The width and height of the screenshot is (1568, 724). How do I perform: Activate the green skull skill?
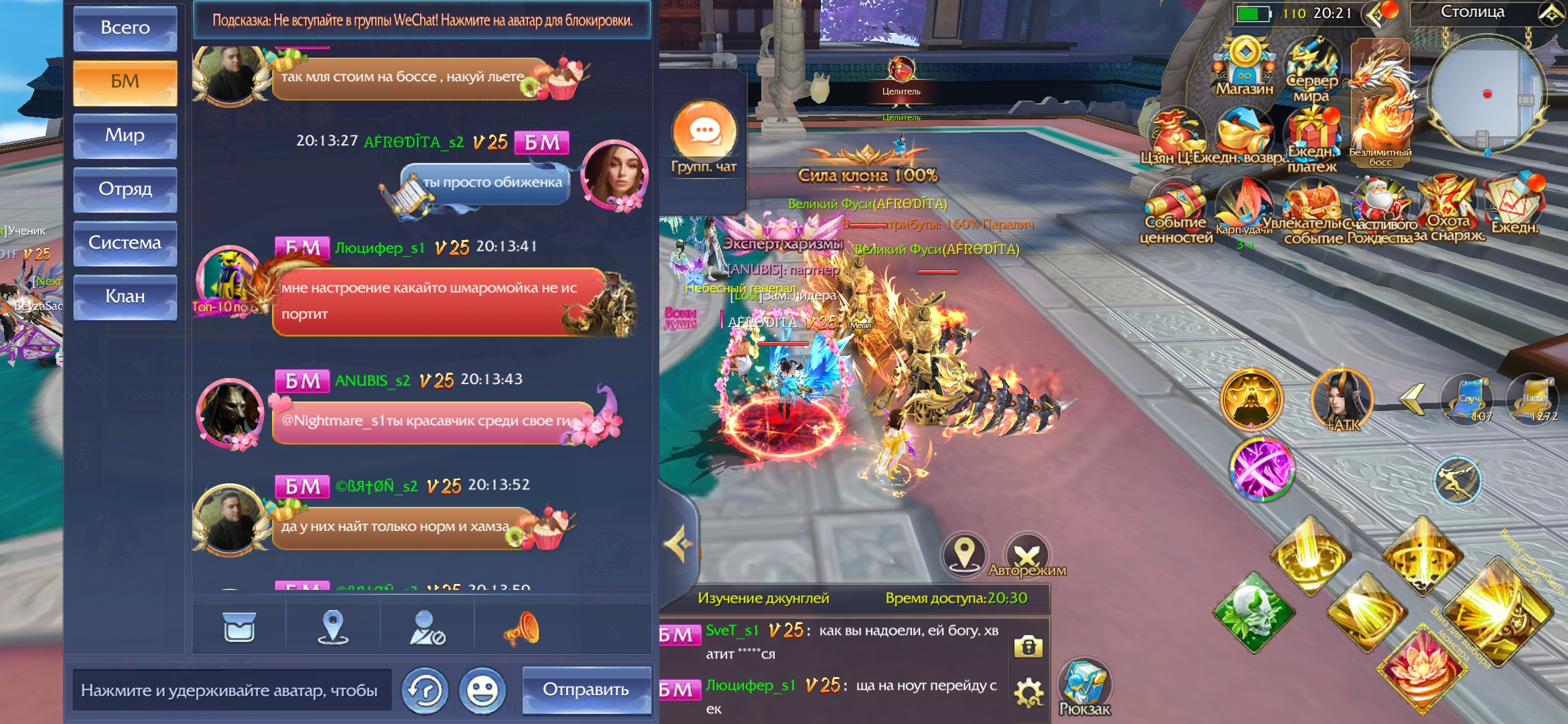tap(1254, 612)
